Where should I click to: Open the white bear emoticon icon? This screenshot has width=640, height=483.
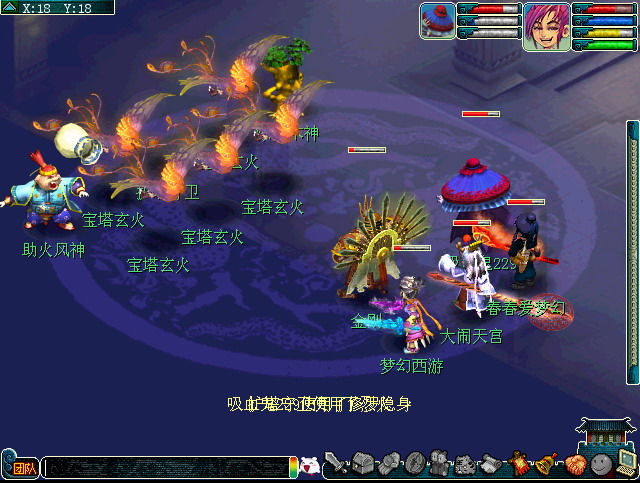coord(310,466)
